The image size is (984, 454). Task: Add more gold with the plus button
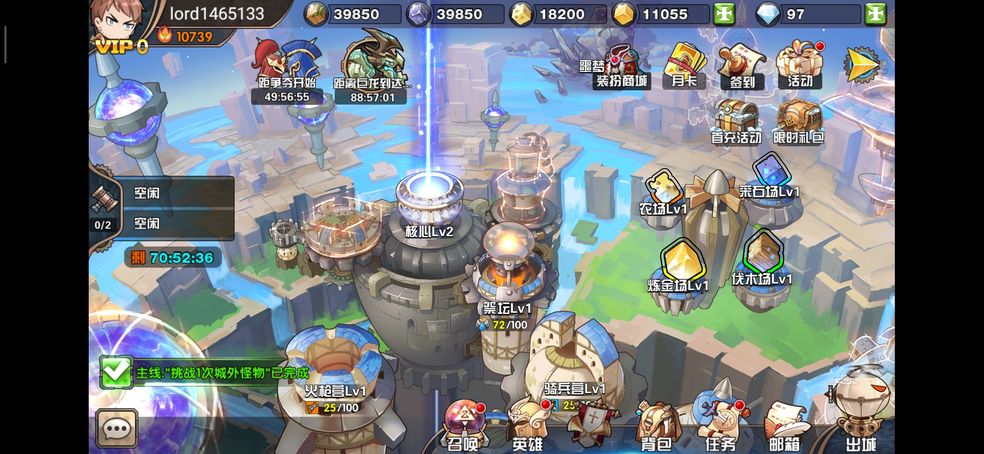[724, 14]
